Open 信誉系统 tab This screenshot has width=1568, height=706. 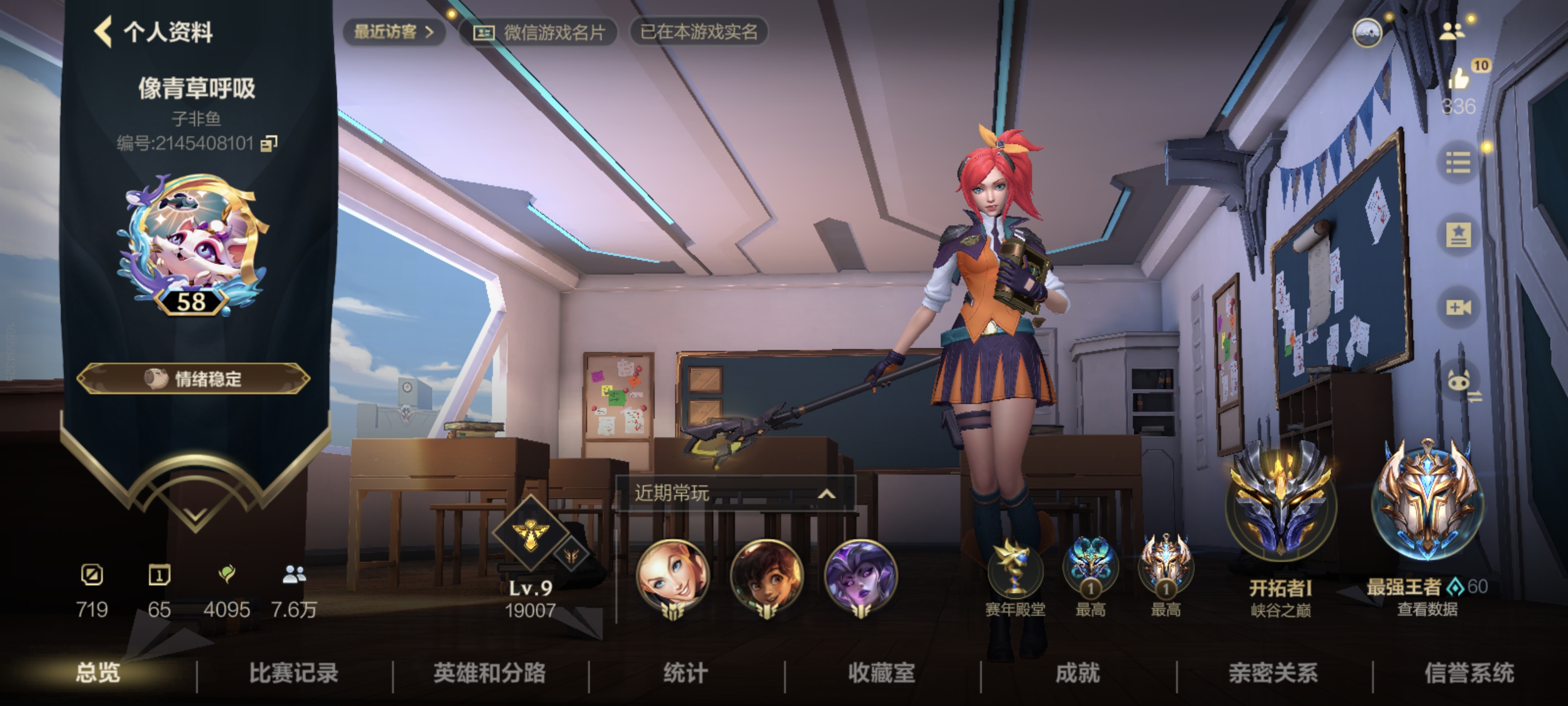pyautogui.click(x=1470, y=673)
